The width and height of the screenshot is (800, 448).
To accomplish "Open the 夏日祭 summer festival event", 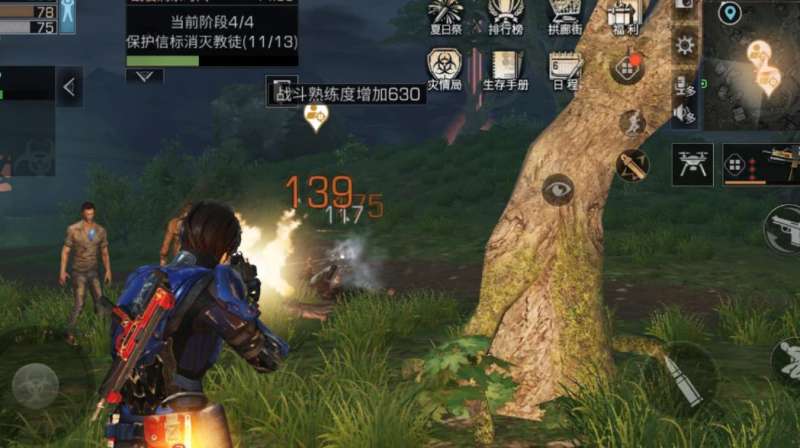I will pyautogui.click(x=444, y=16).
